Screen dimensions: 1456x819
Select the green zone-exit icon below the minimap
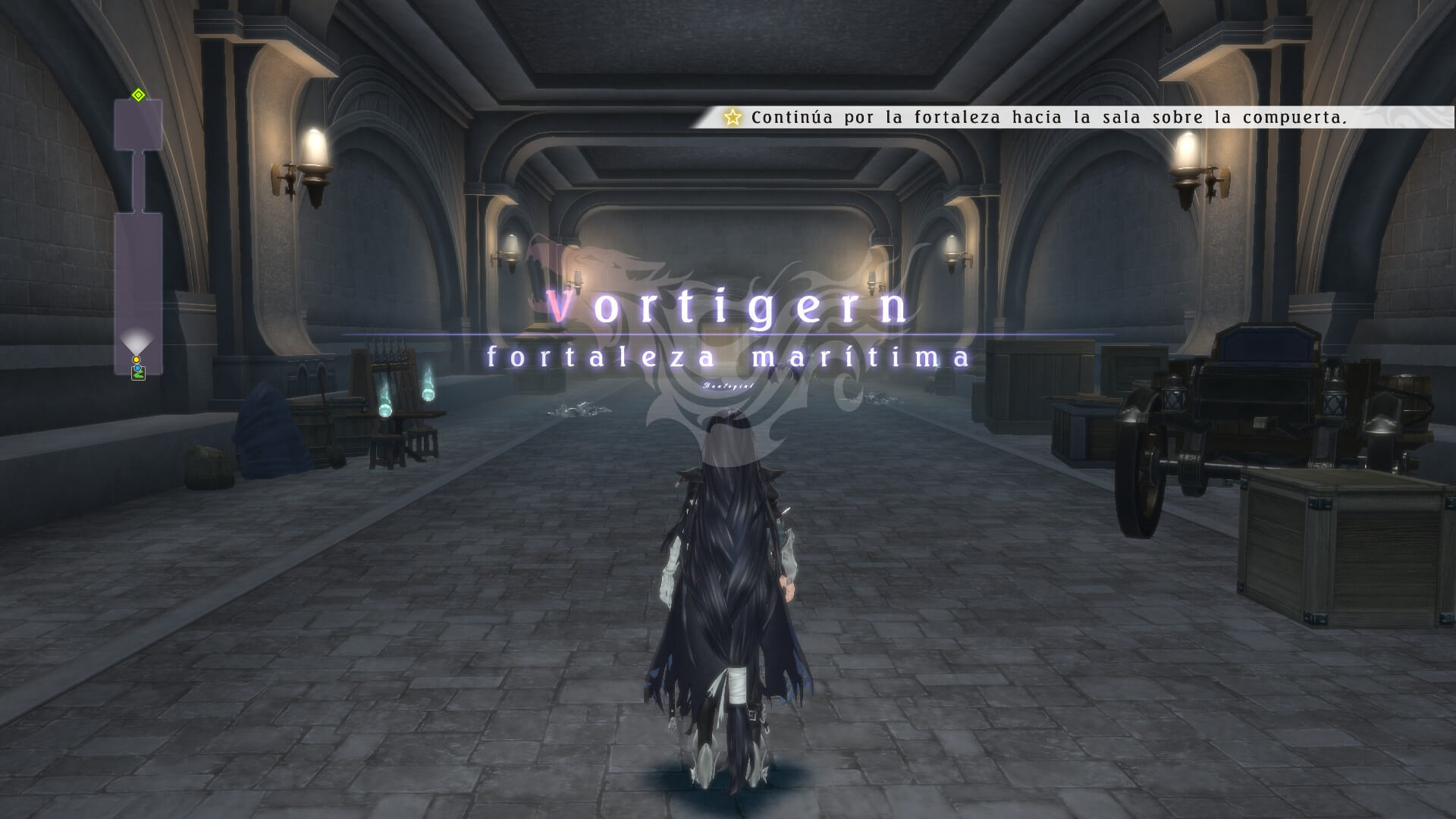(x=138, y=375)
